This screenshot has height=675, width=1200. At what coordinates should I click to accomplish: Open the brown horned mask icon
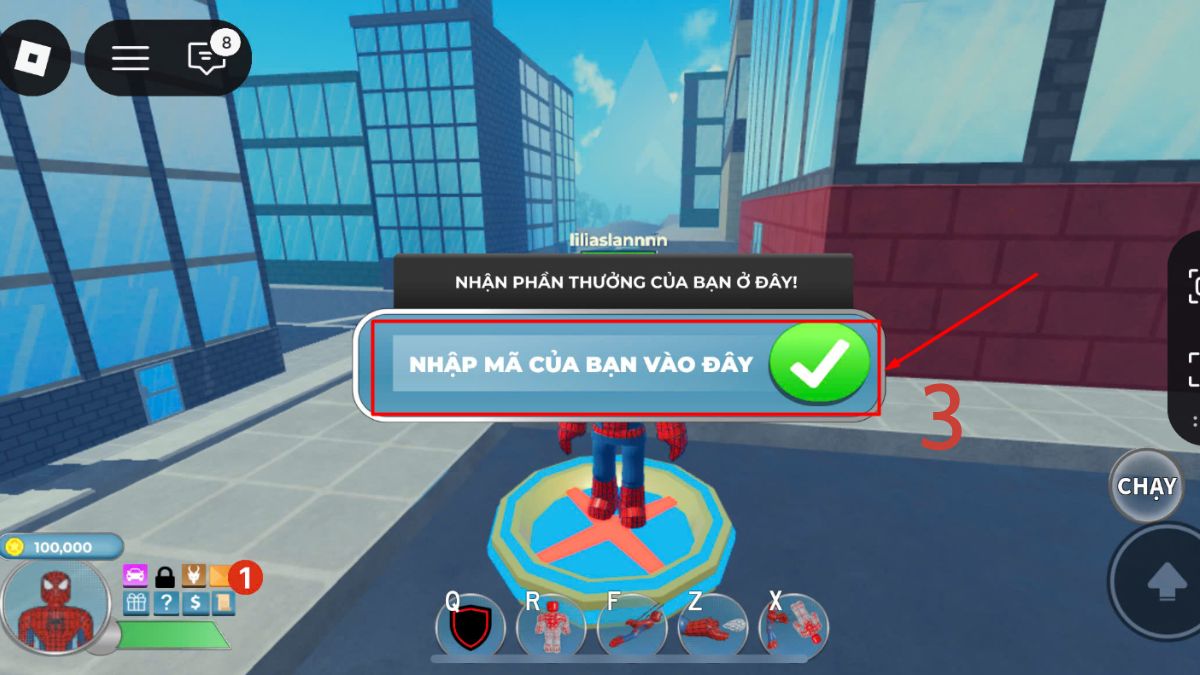click(x=193, y=576)
